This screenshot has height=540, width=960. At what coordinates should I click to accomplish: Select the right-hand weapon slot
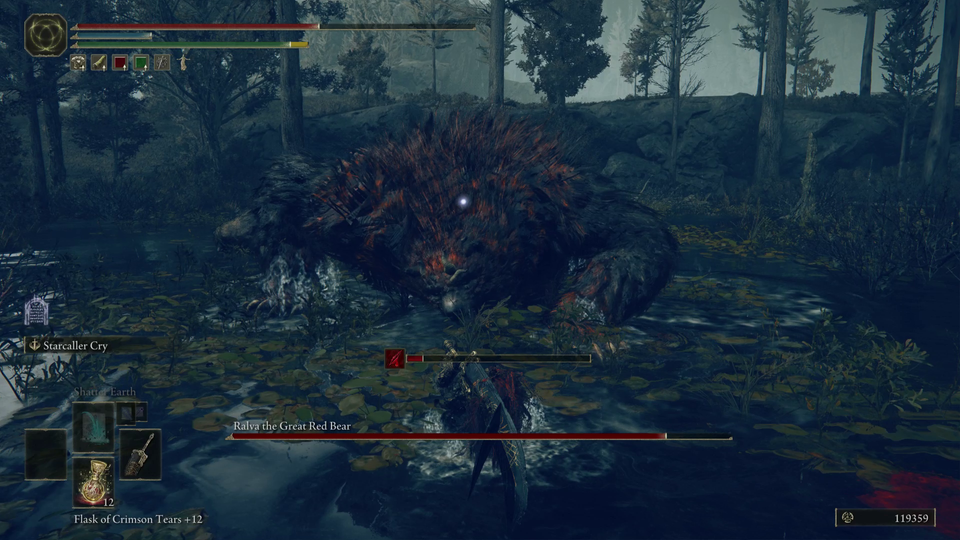click(140, 455)
